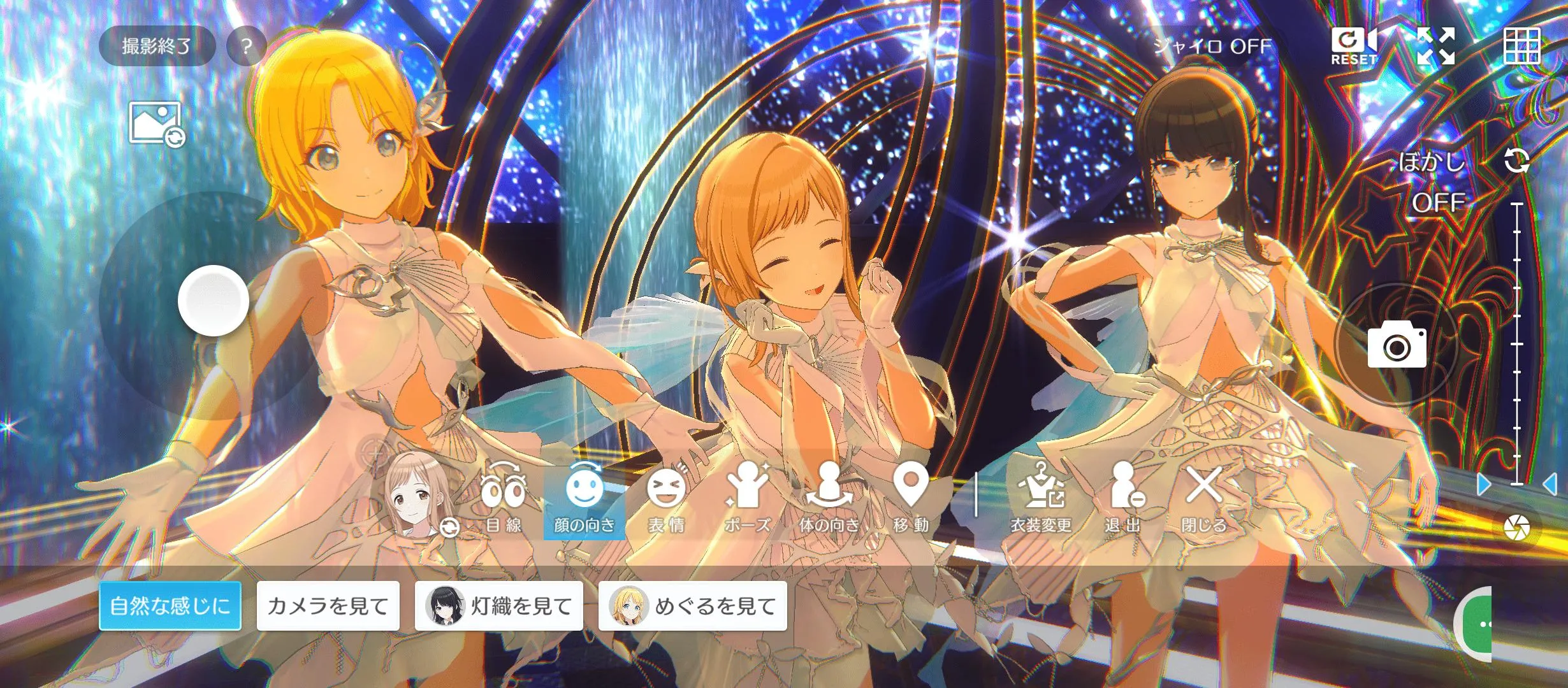Toggle the ジャイロ OFF gyro setting
The width and height of the screenshot is (1568, 688).
pyautogui.click(x=1212, y=47)
